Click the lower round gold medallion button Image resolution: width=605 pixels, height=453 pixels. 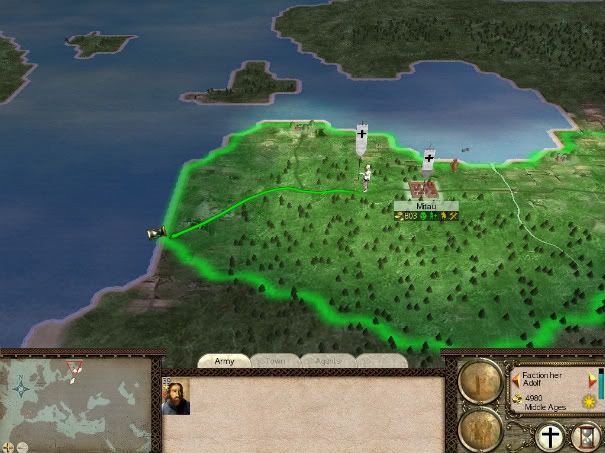482,428
